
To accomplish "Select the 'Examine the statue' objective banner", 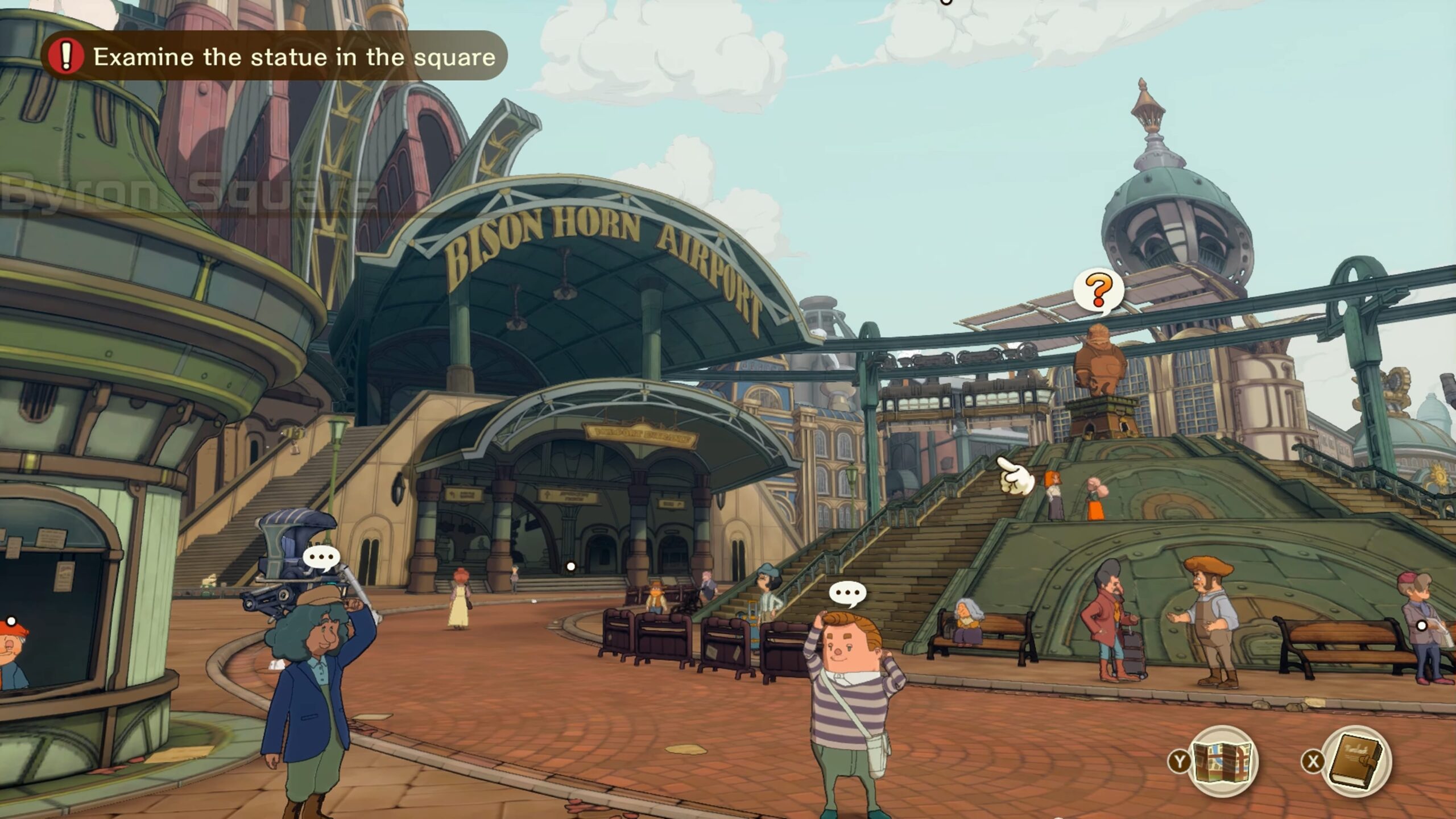I will [x=274, y=56].
